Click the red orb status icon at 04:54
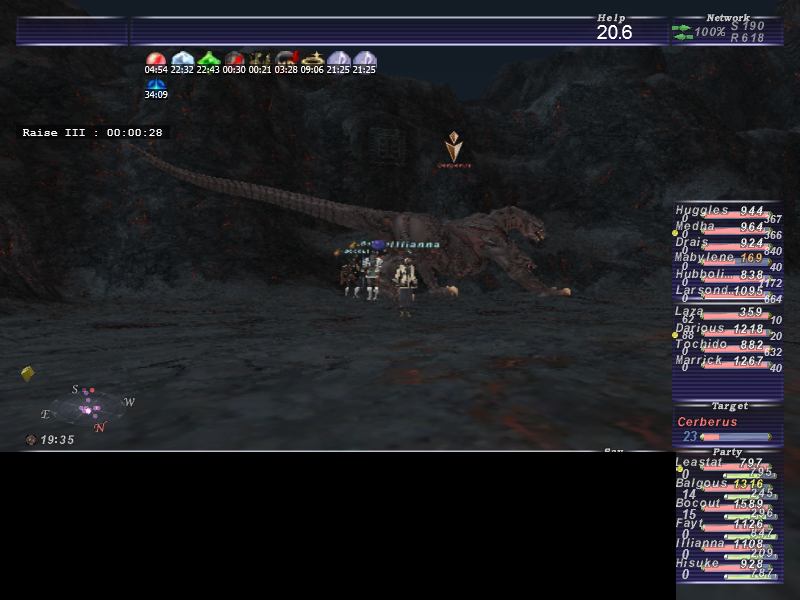Image resolution: width=800 pixels, height=600 pixels. [x=155, y=59]
